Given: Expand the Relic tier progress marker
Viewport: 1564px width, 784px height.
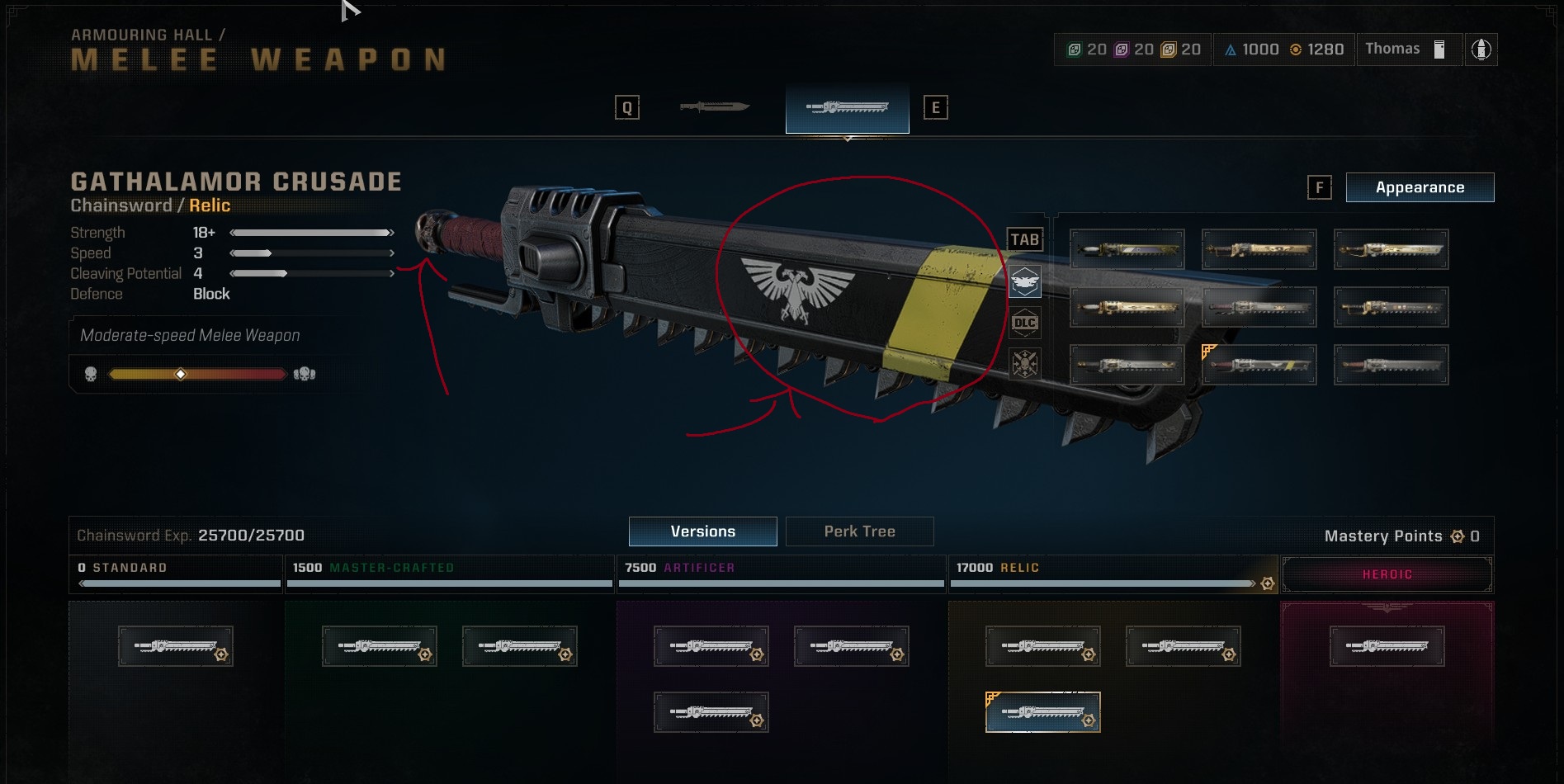Looking at the screenshot, I should (1269, 583).
